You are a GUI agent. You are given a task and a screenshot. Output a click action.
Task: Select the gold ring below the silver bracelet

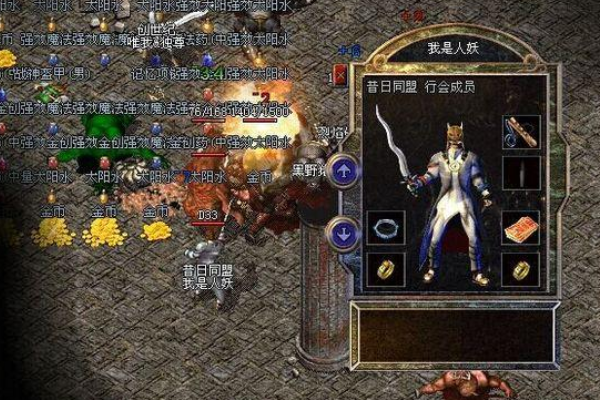point(384,267)
